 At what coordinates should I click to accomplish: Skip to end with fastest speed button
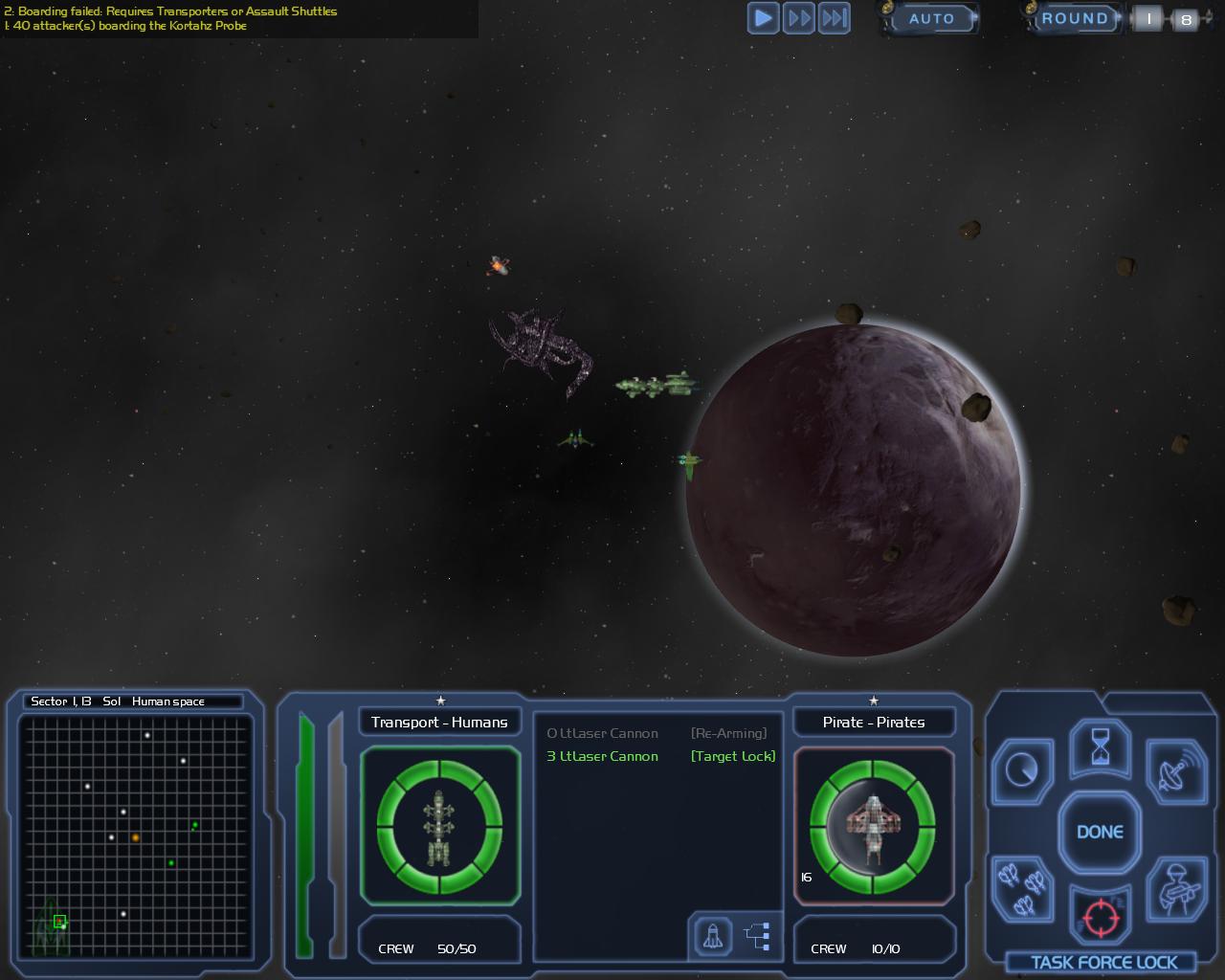(x=835, y=18)
